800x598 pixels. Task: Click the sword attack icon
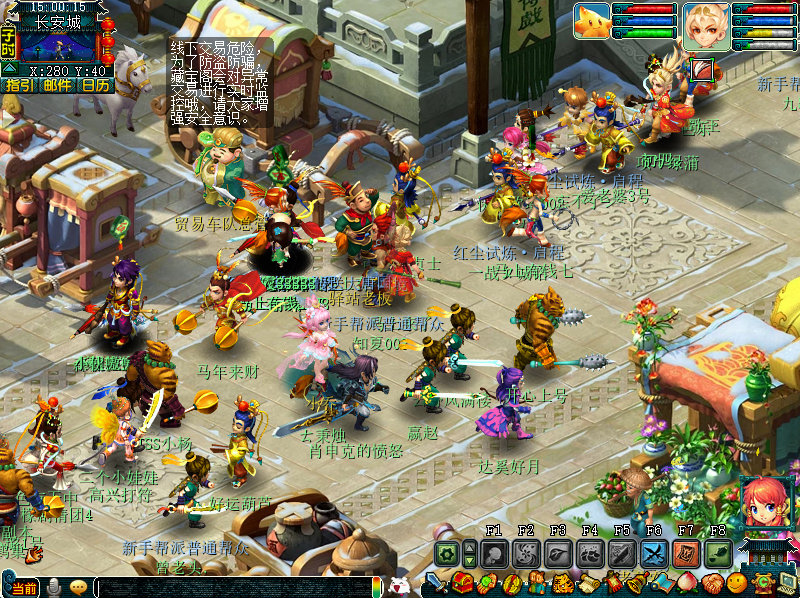437,583
